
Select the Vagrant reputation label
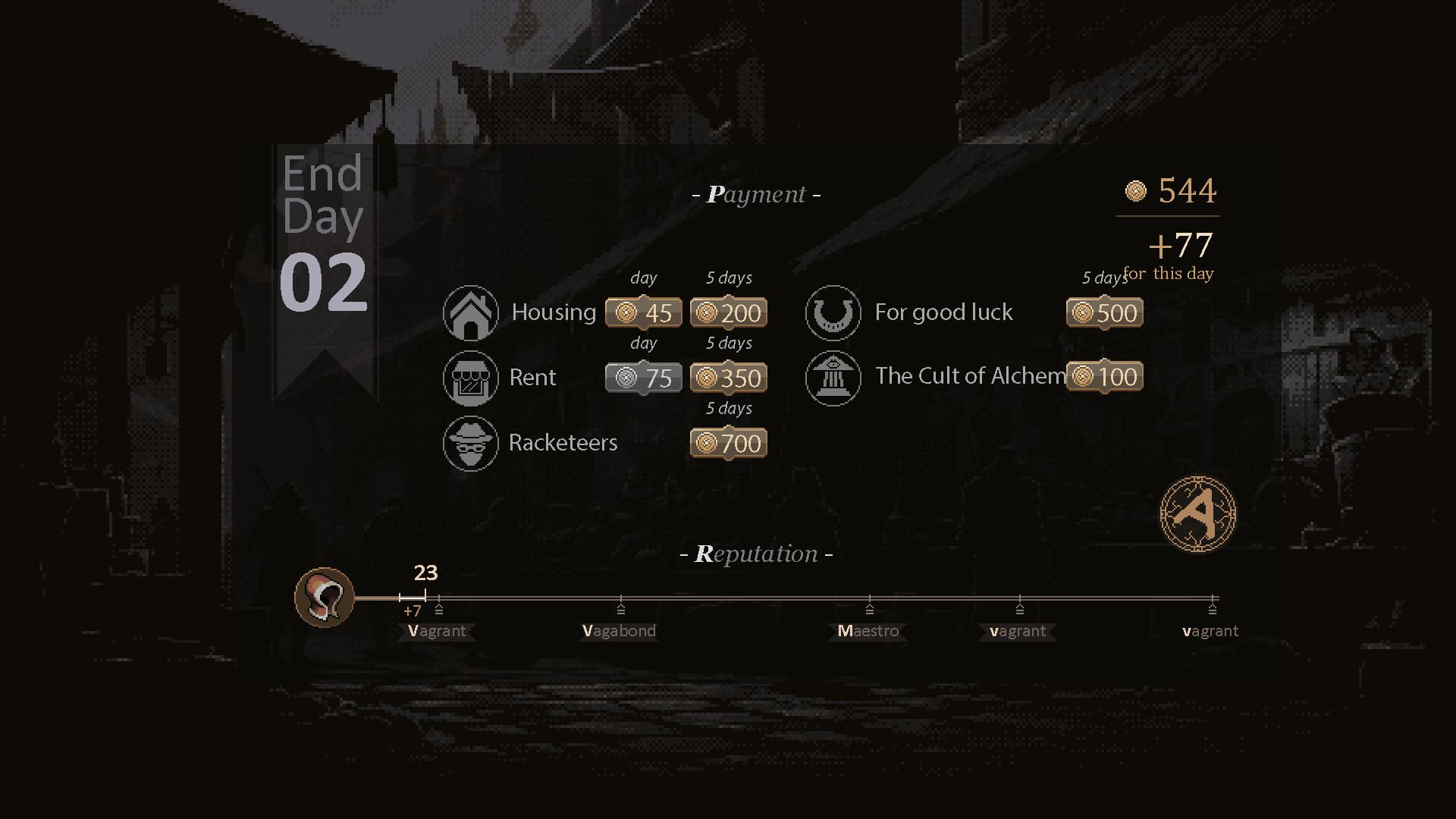point(437,630)
